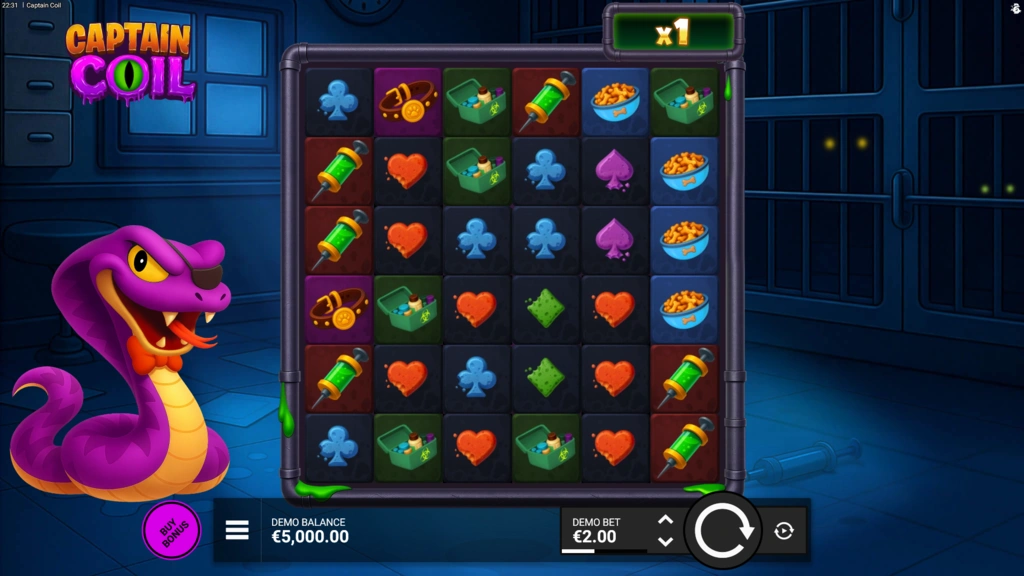1024x576 pixels.
Task: Decrease the demo bet amount
Action: point(665,541)
